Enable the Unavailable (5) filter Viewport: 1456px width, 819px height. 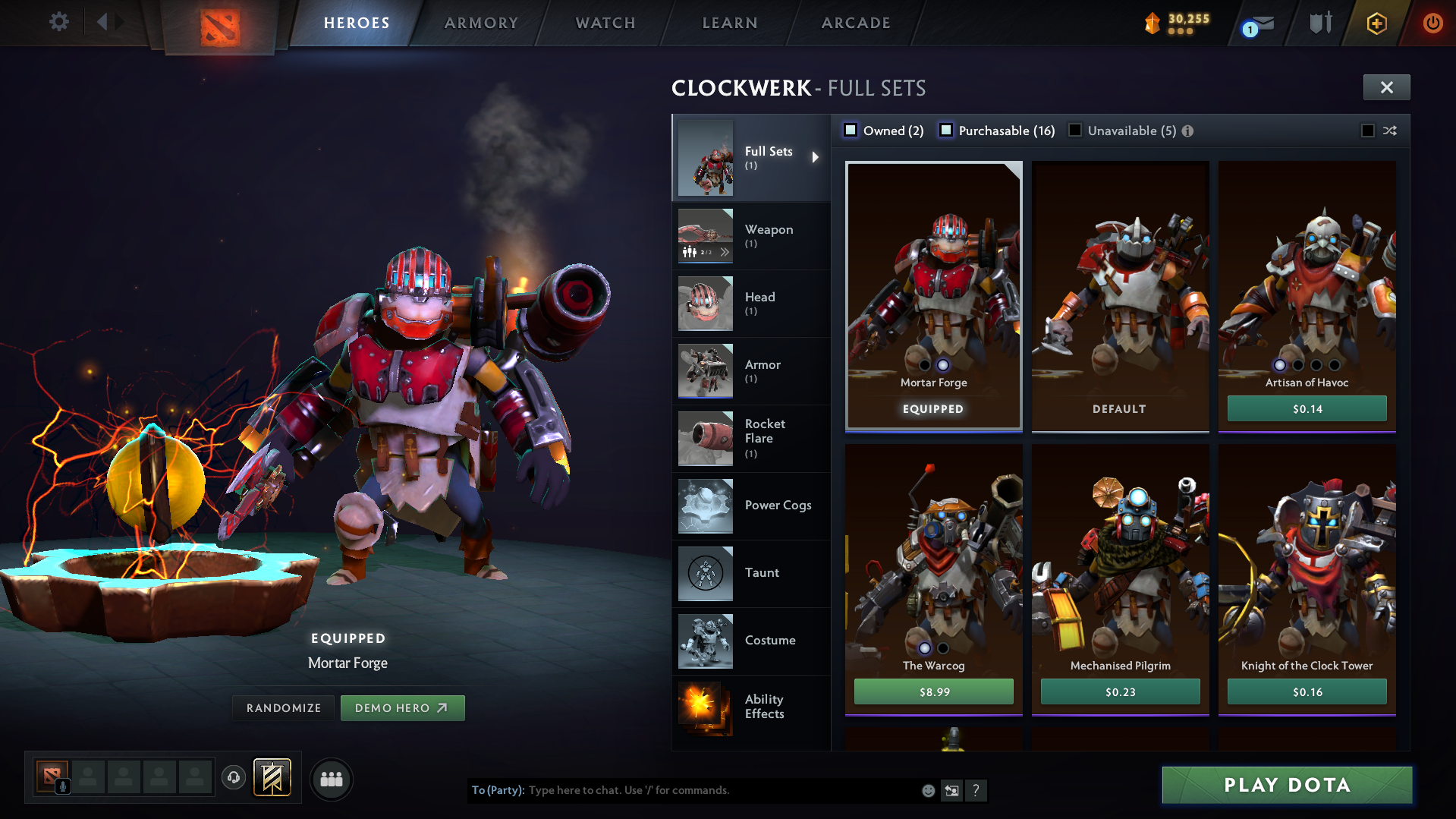[x=1075, y=131]
